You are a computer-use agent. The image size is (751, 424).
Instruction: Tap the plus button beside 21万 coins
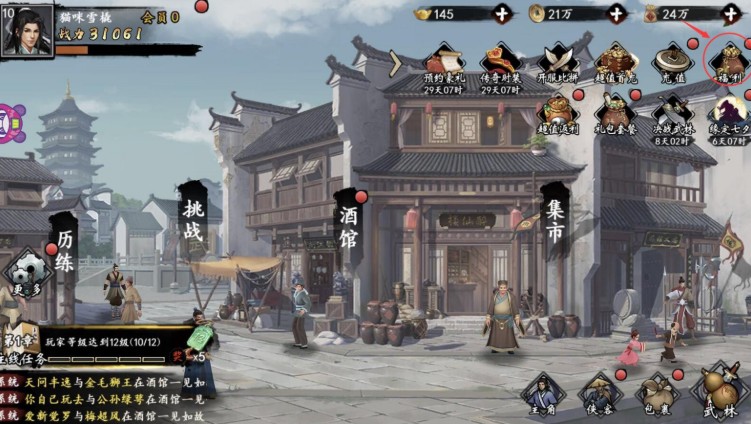[x=617, y=14]
